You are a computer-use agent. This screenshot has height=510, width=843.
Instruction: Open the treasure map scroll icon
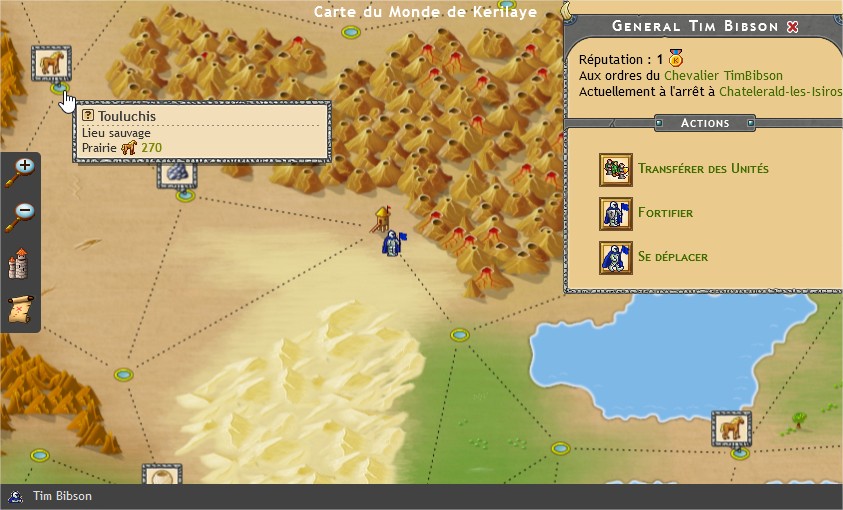[x=20, y=309]
